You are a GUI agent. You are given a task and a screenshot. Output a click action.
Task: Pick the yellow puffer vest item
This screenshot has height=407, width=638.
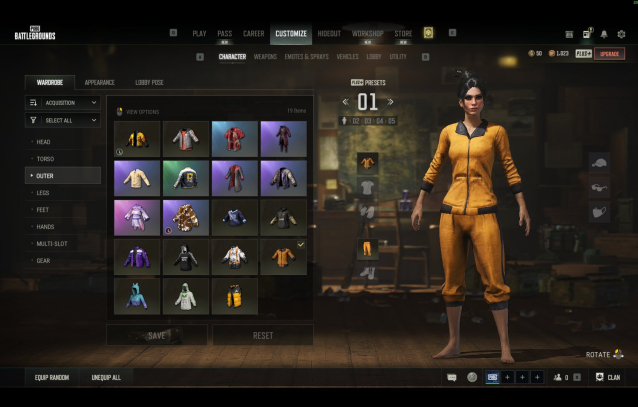point(235,296)
